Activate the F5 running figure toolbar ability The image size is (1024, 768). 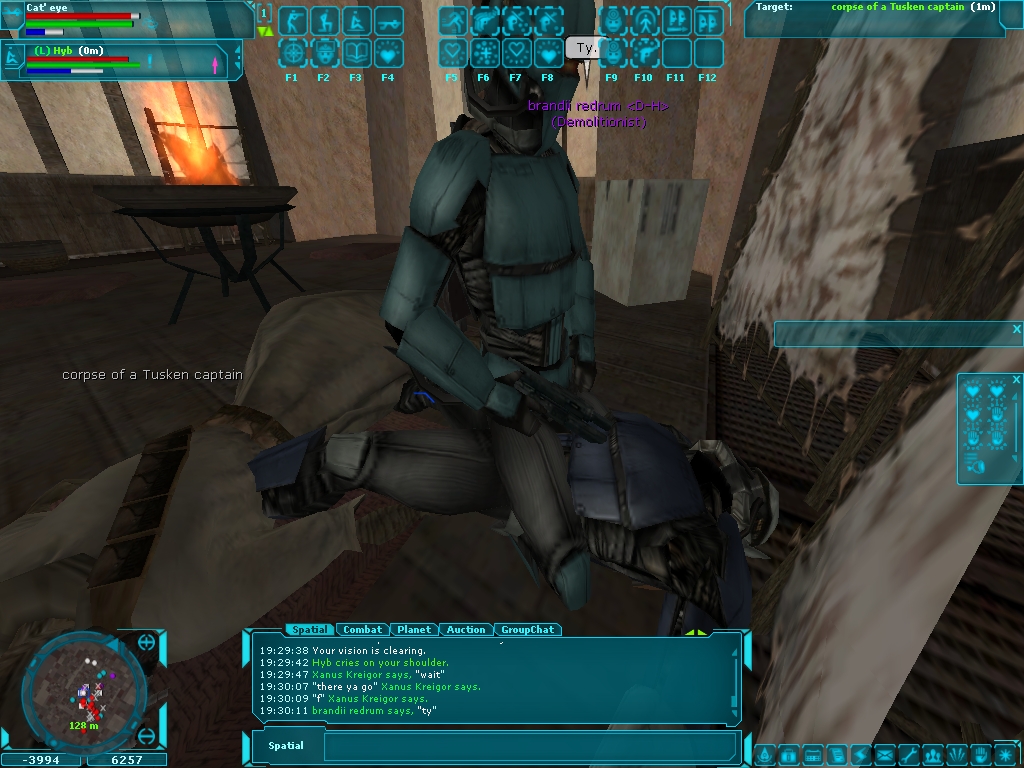click(452, 21)
